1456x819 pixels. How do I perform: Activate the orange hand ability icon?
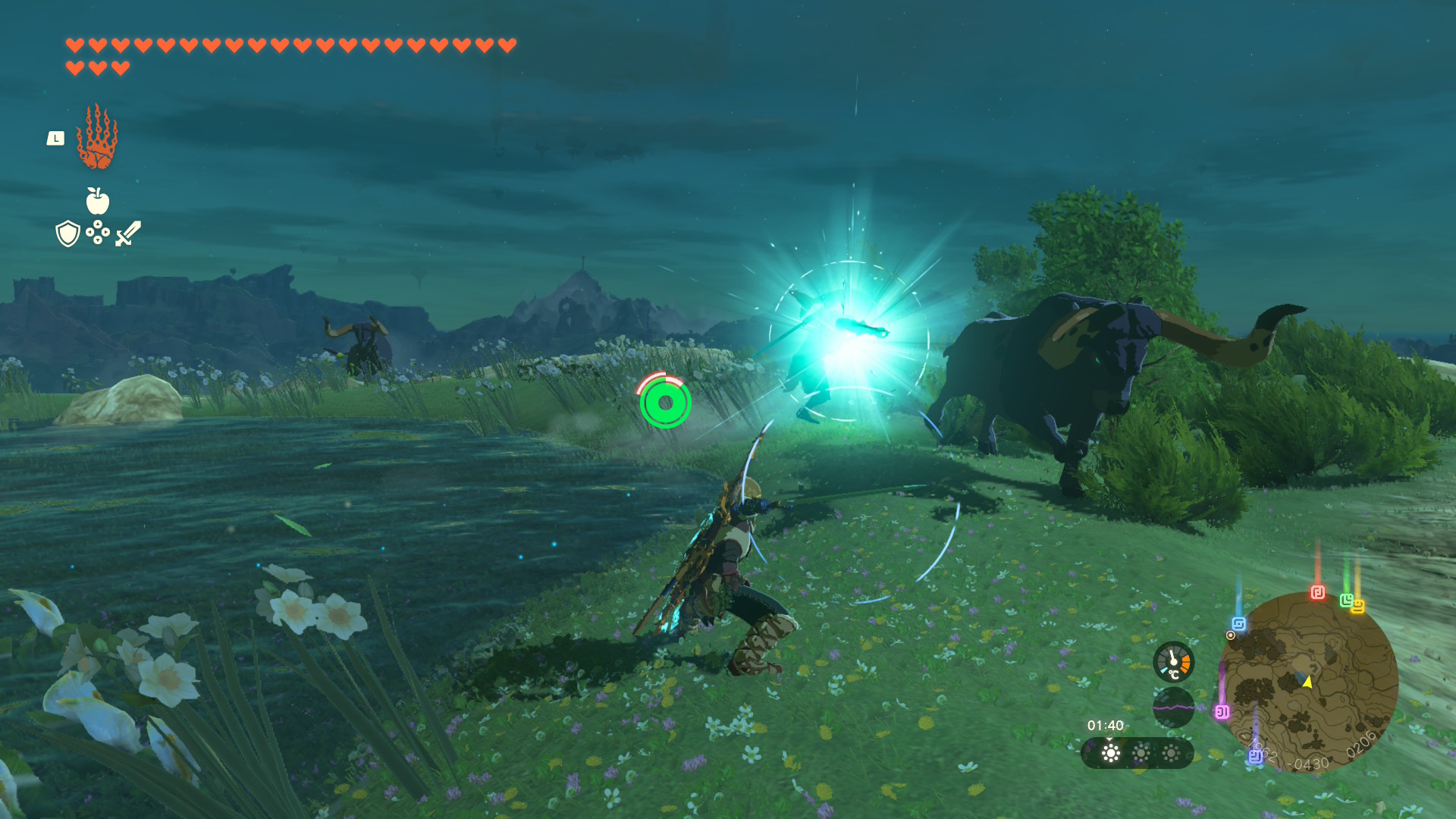pos(97,137)
